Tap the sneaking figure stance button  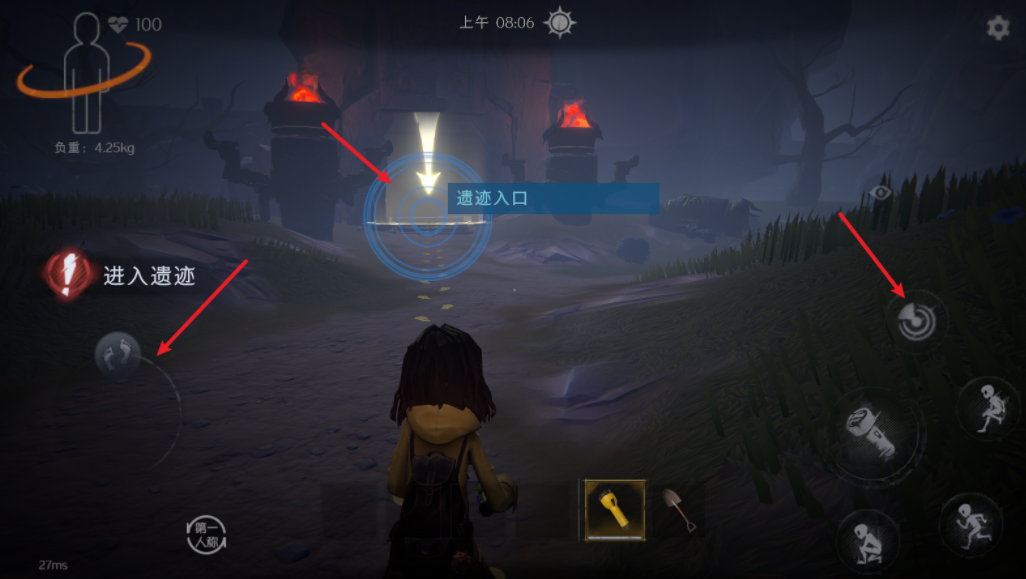coord(987,406)
